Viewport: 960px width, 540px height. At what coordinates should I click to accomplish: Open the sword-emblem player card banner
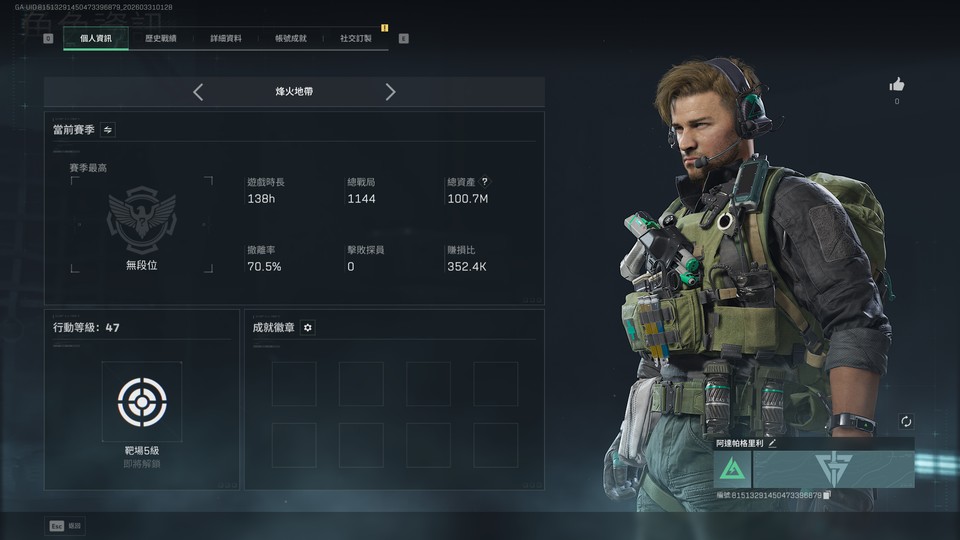(x=832, y=469)
